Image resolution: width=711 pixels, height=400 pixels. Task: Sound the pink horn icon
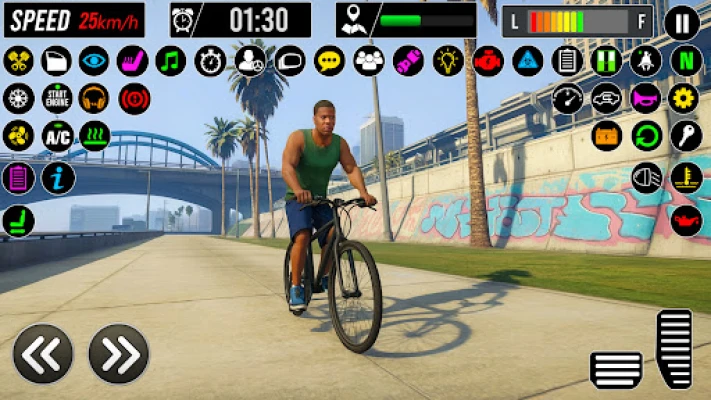tap(645, 98)
